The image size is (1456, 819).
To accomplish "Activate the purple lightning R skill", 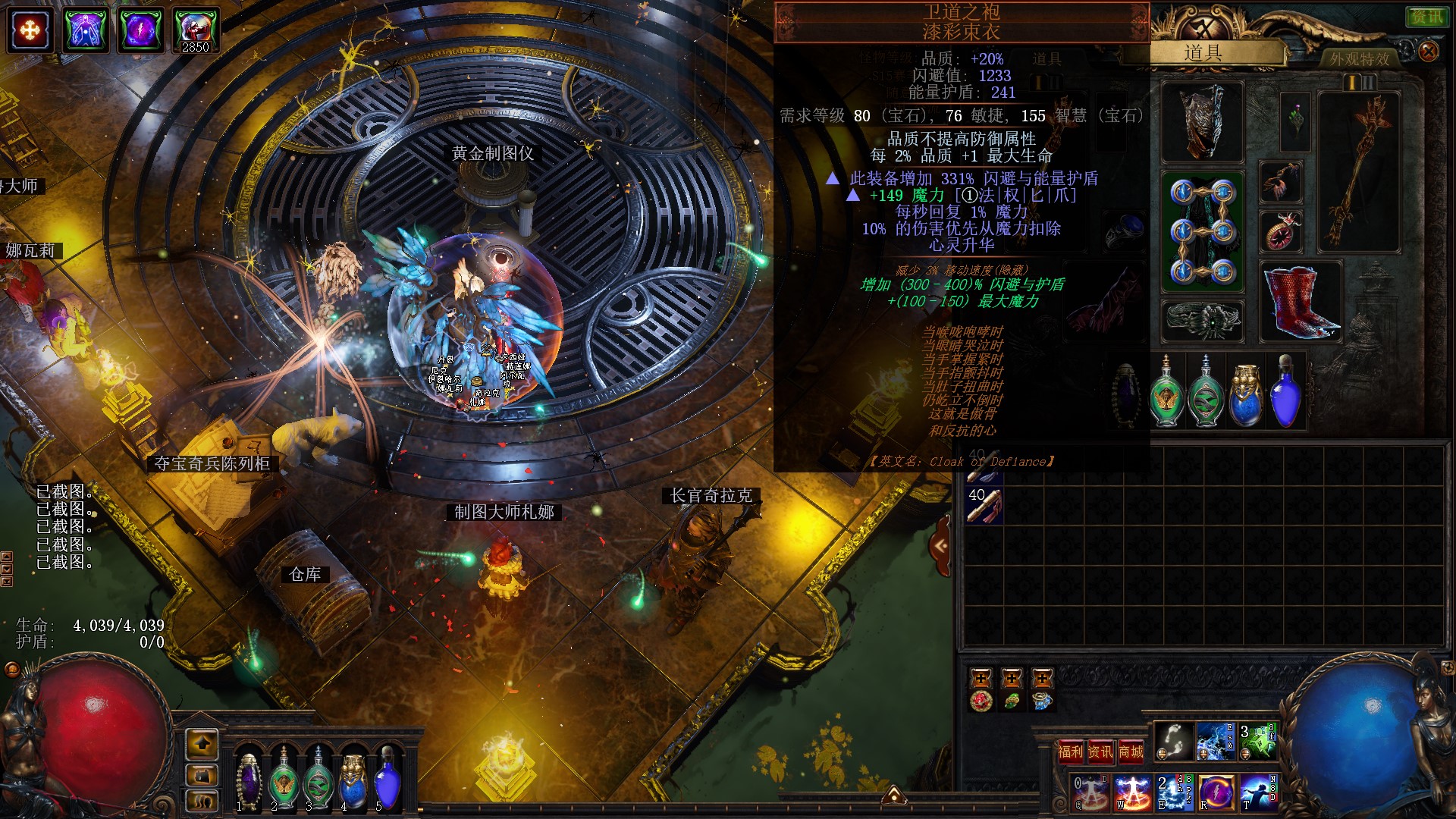I will pos(1216,792).
